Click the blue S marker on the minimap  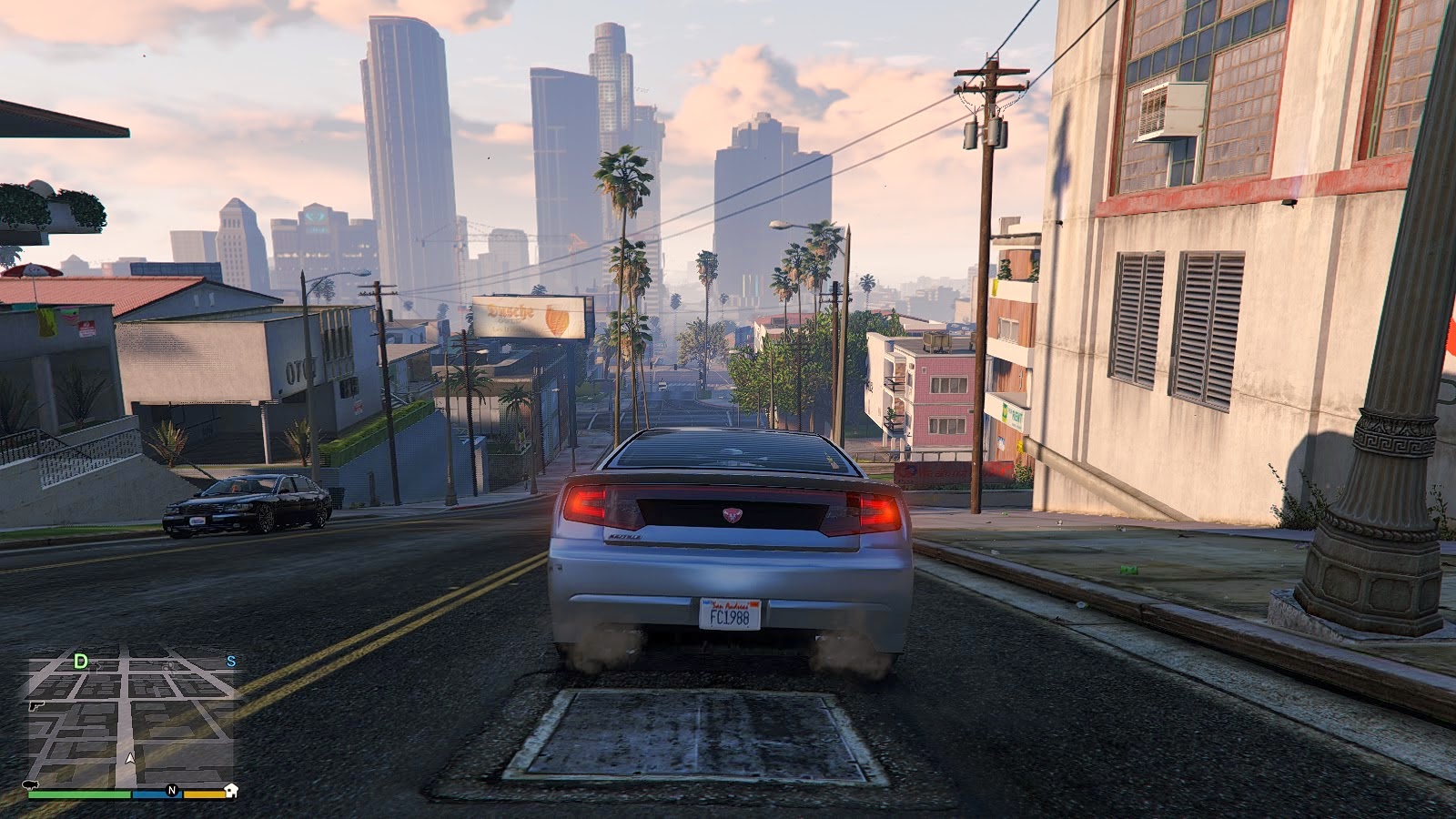pyautogui.click(x=230, y=661)
